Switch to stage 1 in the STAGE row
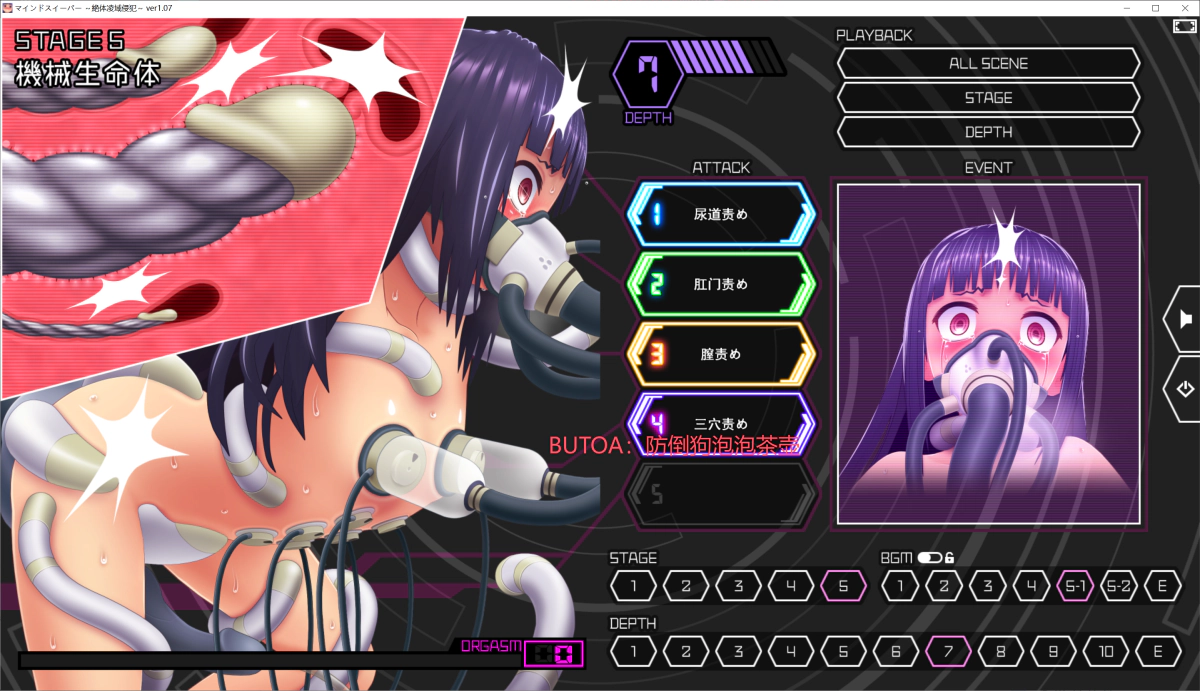The width and height of the screenshot is (1200, 691). [x=634, y=586]
